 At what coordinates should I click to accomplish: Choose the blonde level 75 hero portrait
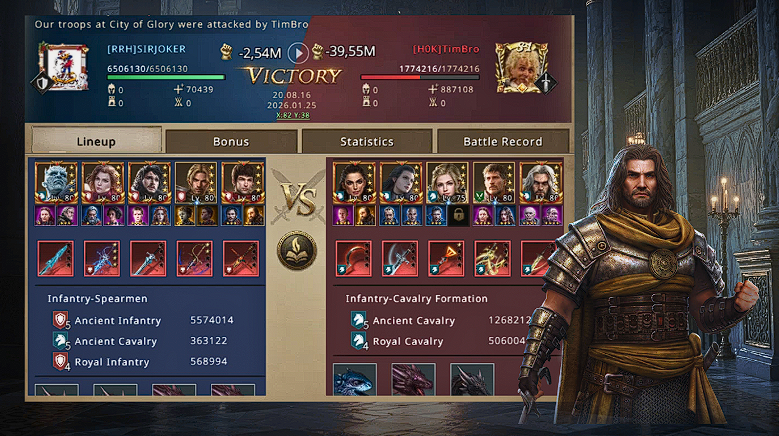[x=446, y=183]
